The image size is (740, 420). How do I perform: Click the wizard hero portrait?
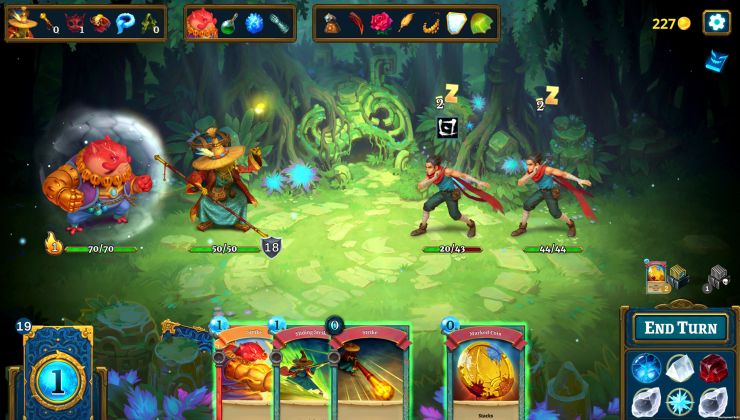coord(21,23)
